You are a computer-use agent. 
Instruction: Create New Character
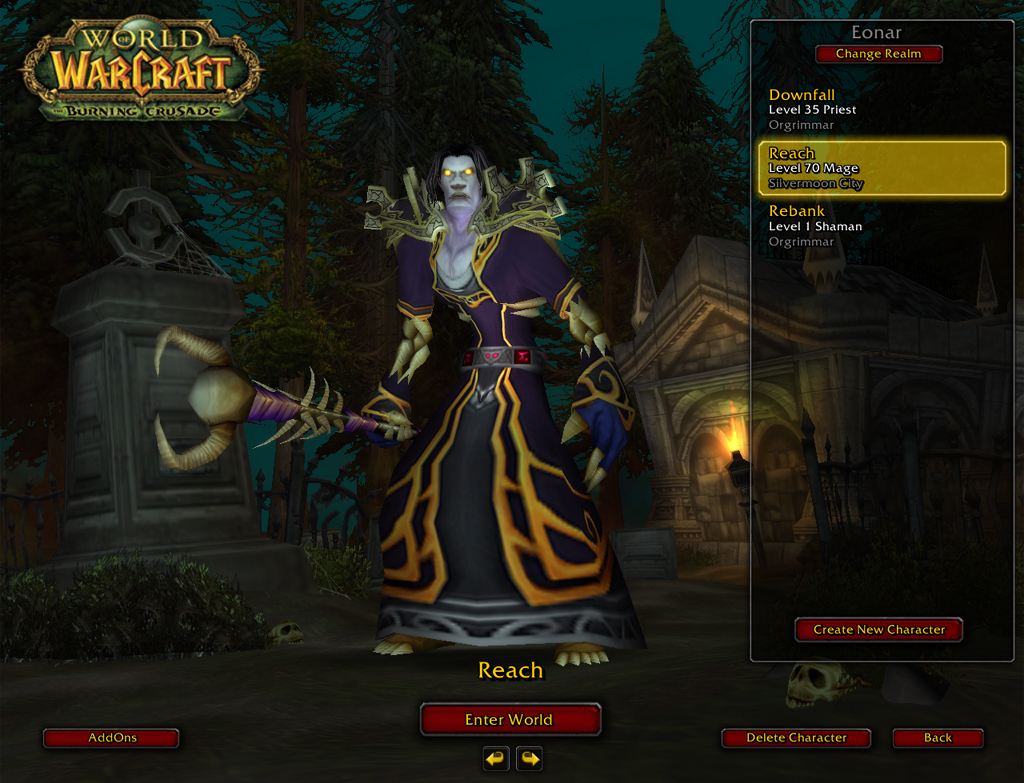point(878,630)
